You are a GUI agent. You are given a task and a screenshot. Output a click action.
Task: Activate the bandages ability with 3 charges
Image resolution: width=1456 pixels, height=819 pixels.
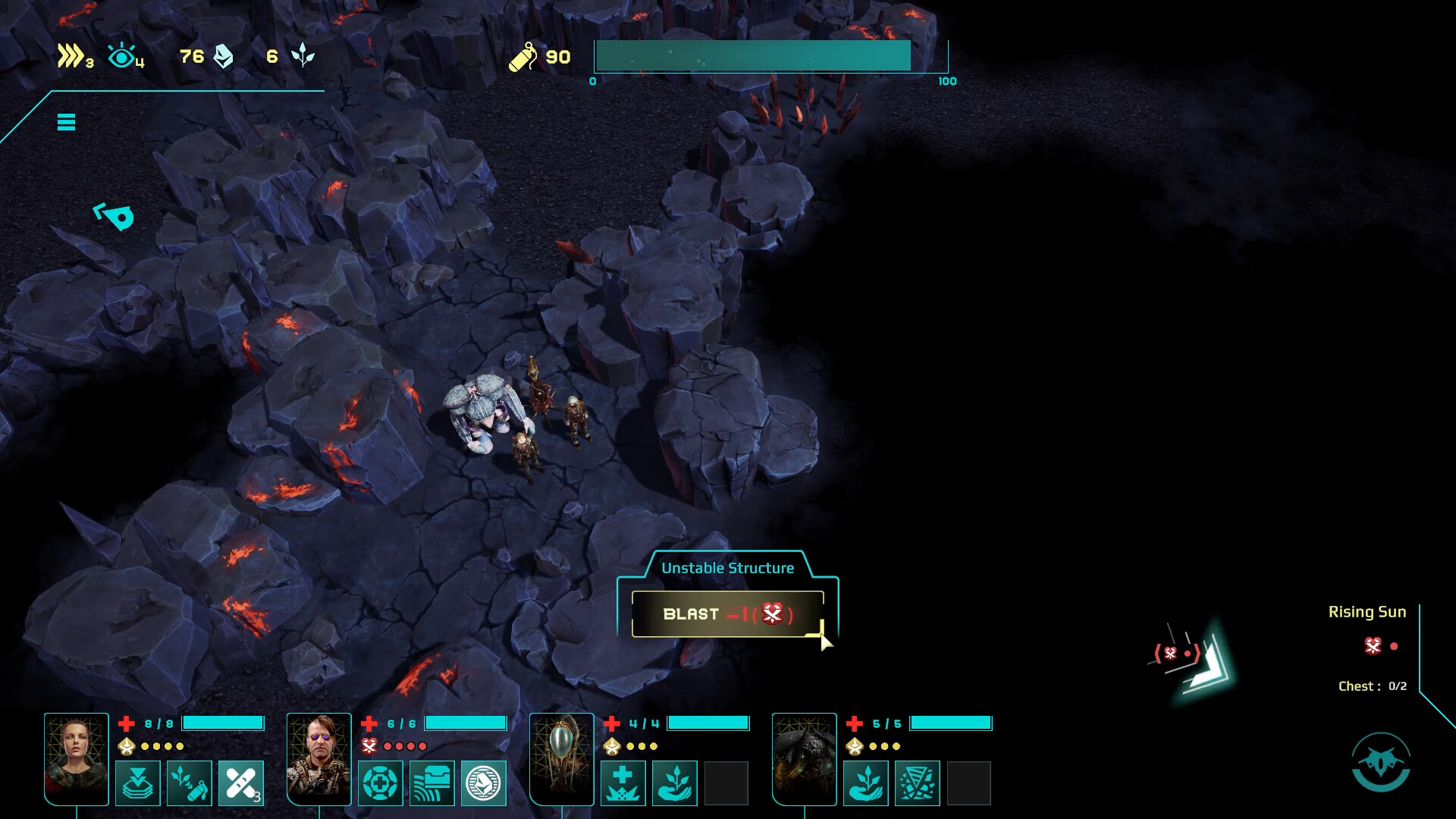[242, 783]
